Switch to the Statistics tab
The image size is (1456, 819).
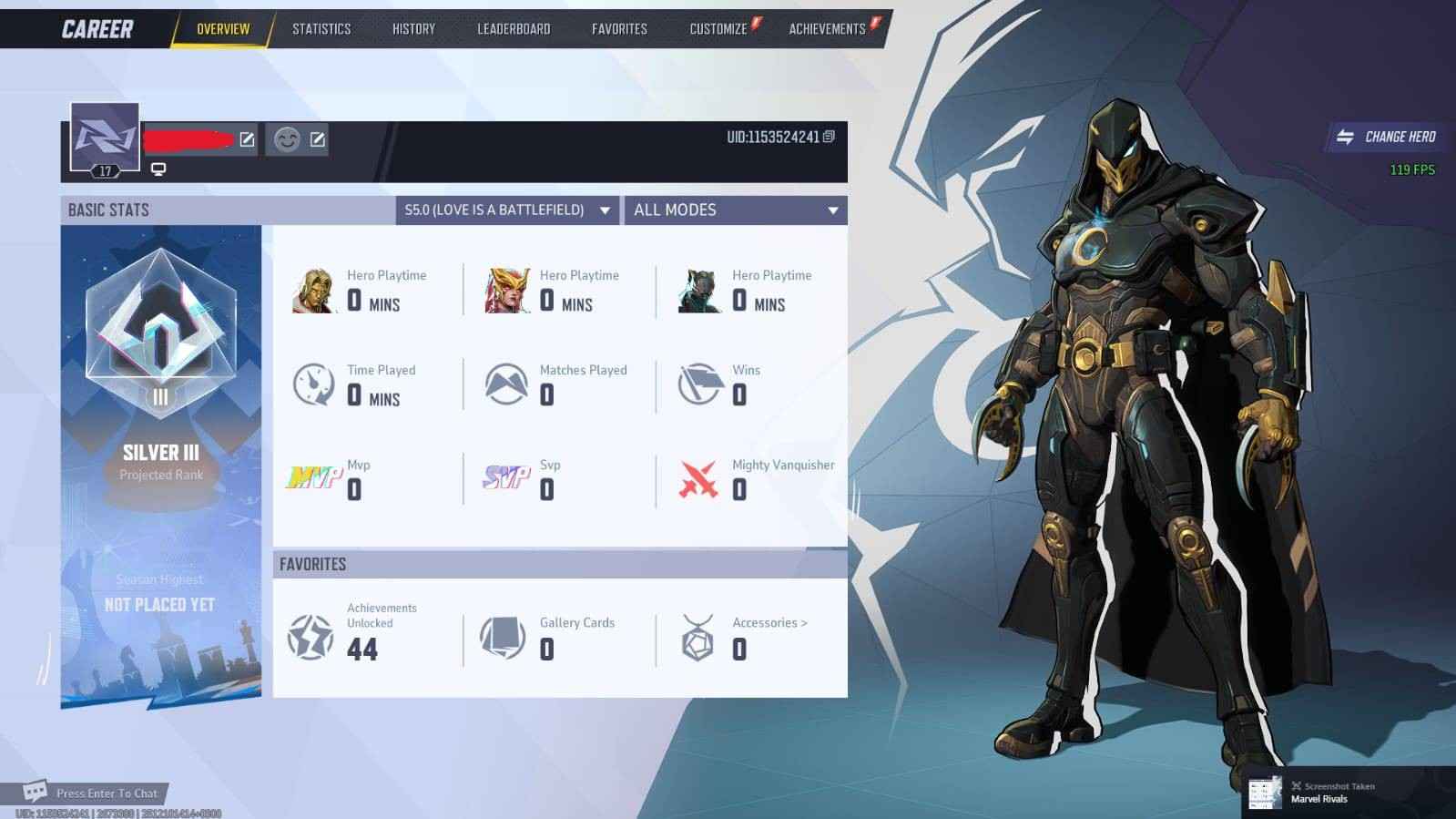[x=321, y=28]
